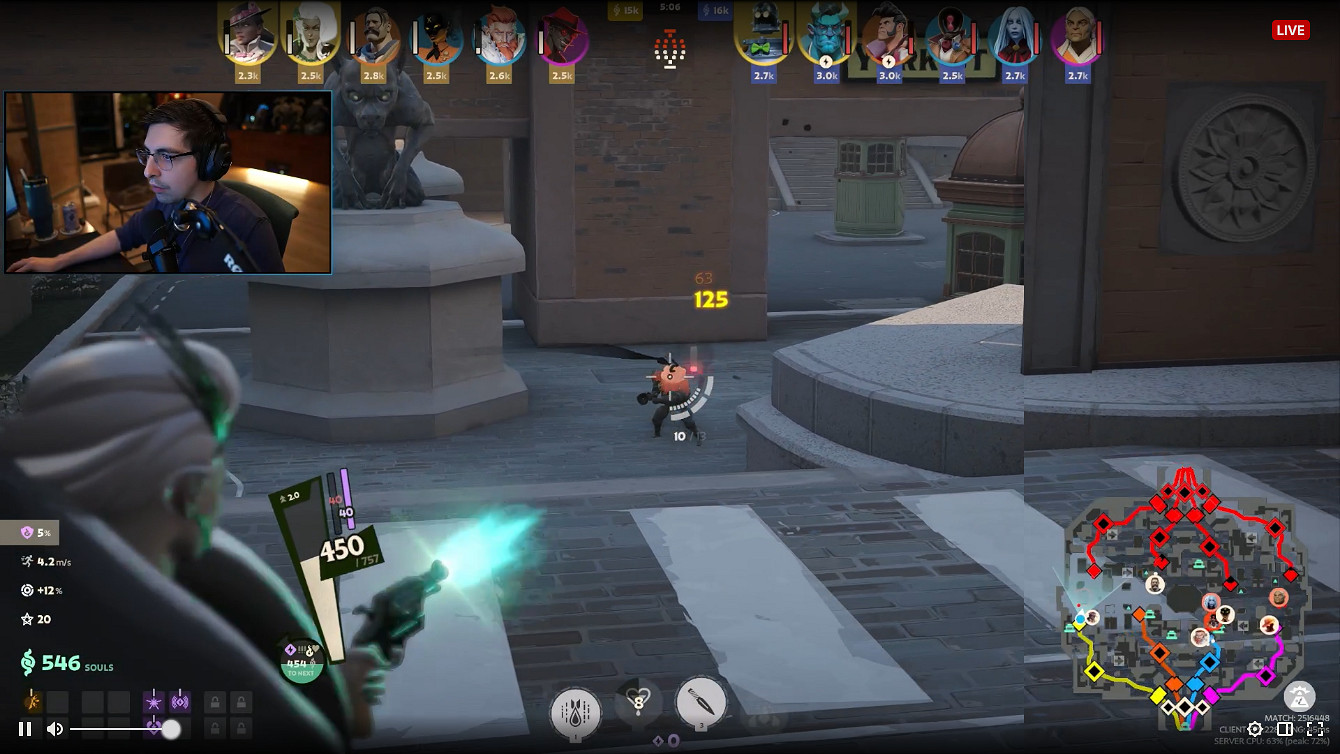Click the LIVE badge in the top right
Image resolution: width=1340 pixels, height=754 pixels.
(1290, 30)
